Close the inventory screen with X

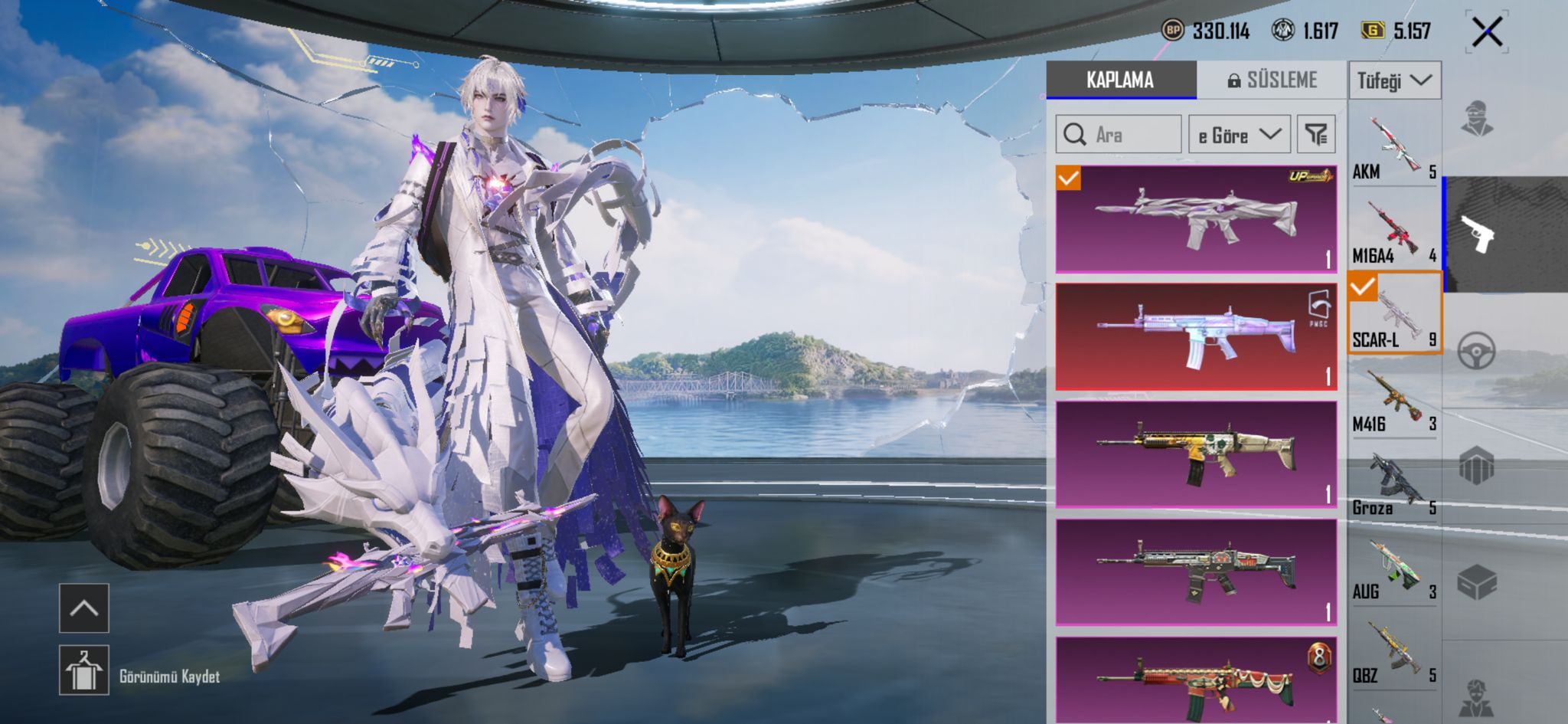1487,32
